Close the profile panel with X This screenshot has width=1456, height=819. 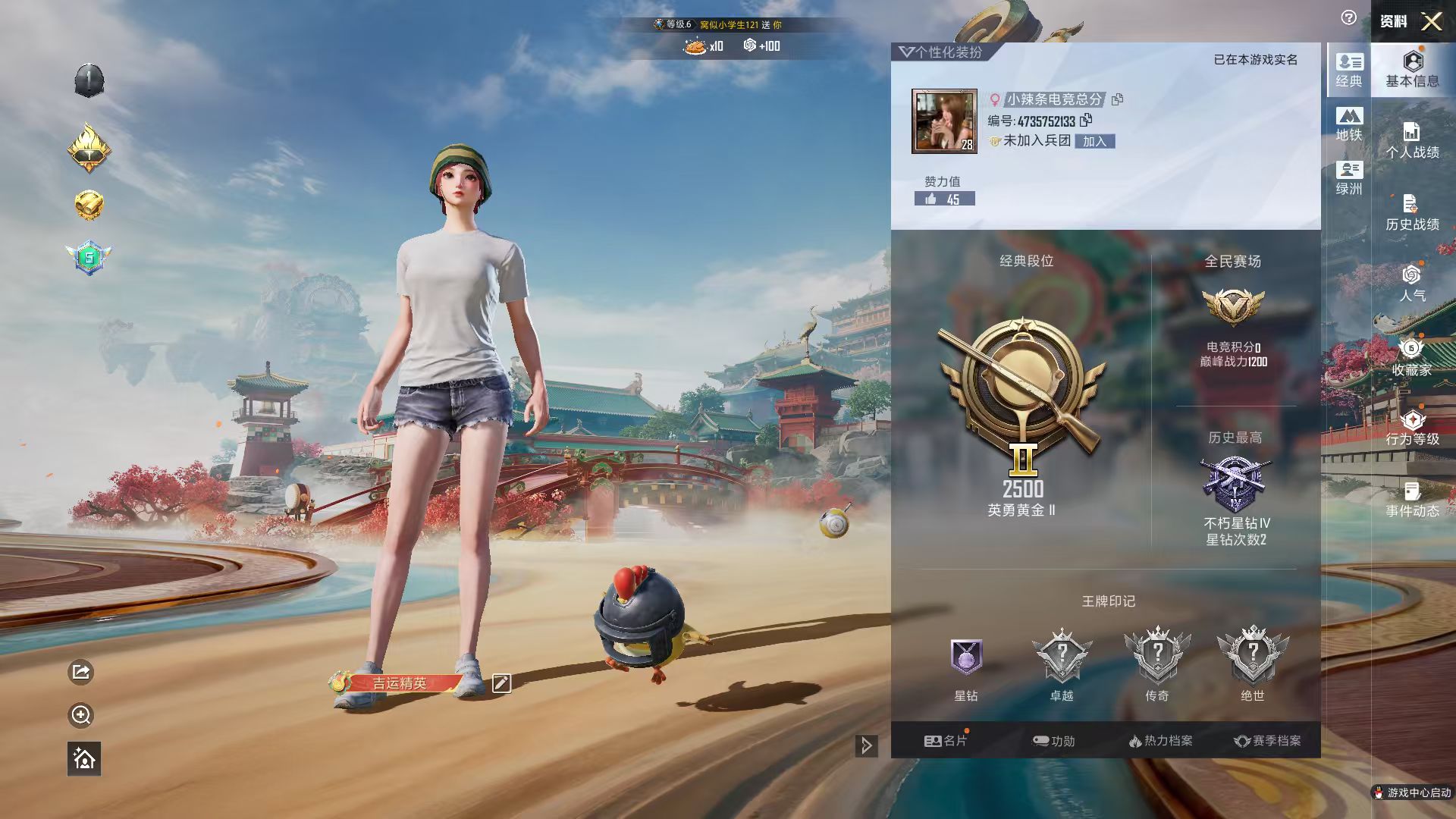[x=1431, y=21]
